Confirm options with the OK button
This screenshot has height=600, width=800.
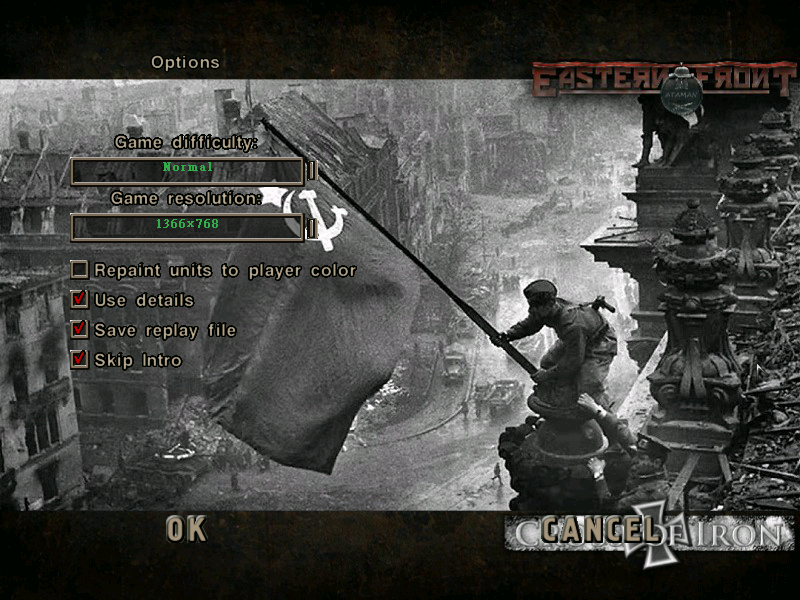click(186, 529)
